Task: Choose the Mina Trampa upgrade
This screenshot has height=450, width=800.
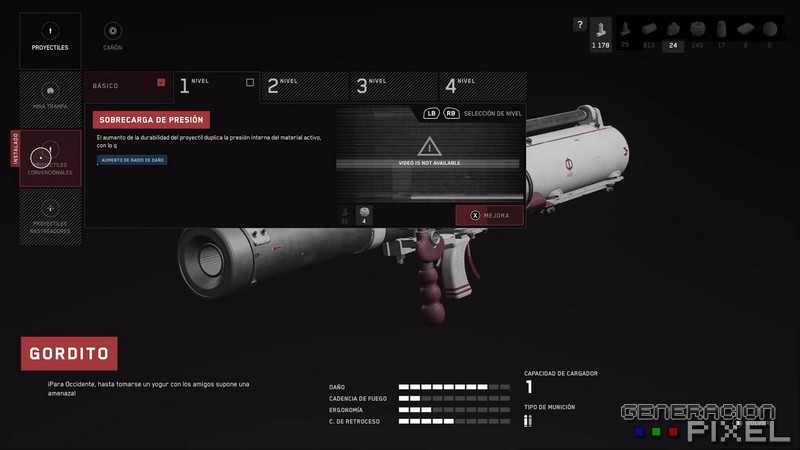Action: pyautogui.click(x=50, y=97)
